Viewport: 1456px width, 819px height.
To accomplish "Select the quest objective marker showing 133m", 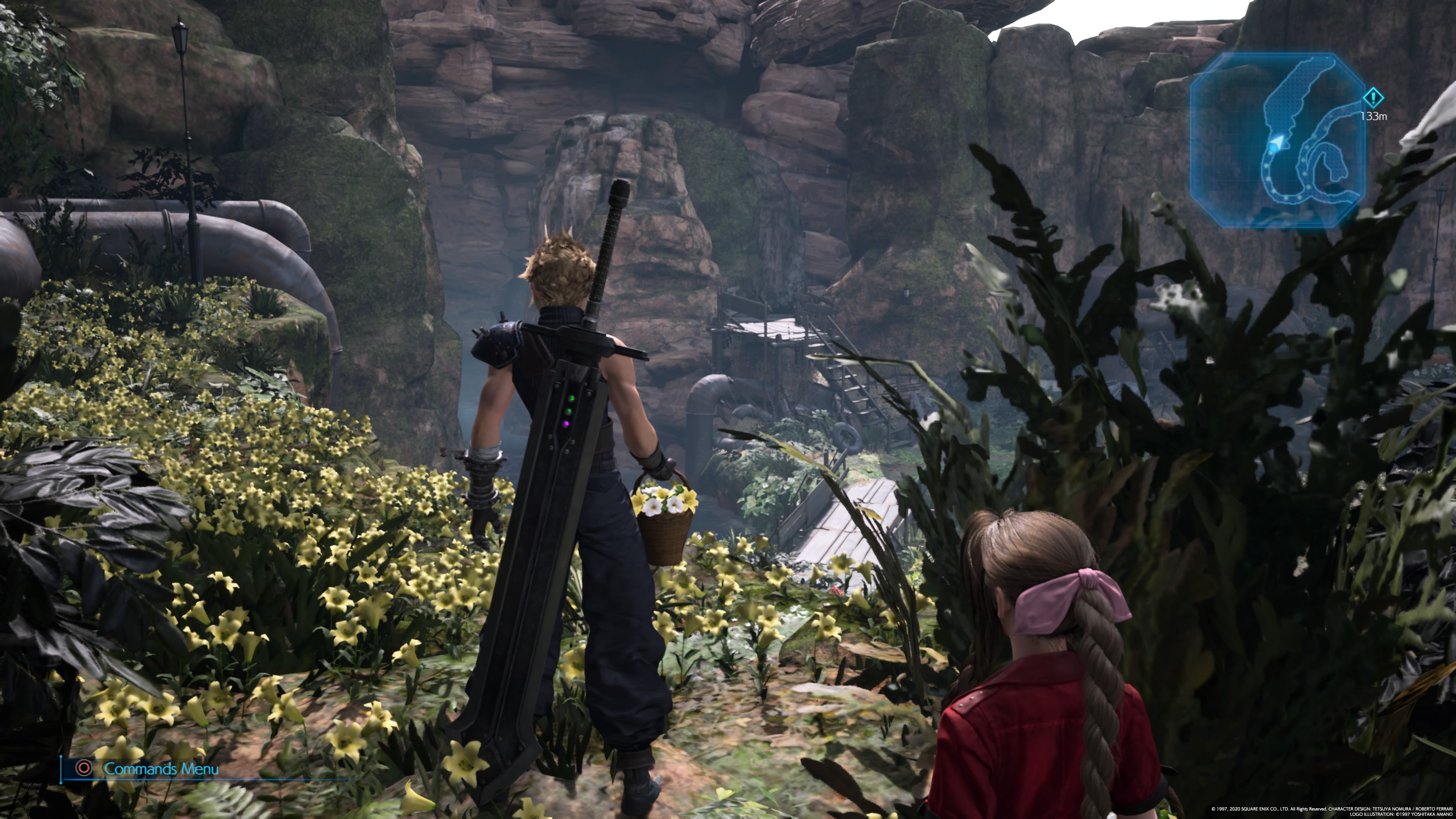I will pyautogui.click(x=1373, y=98).
